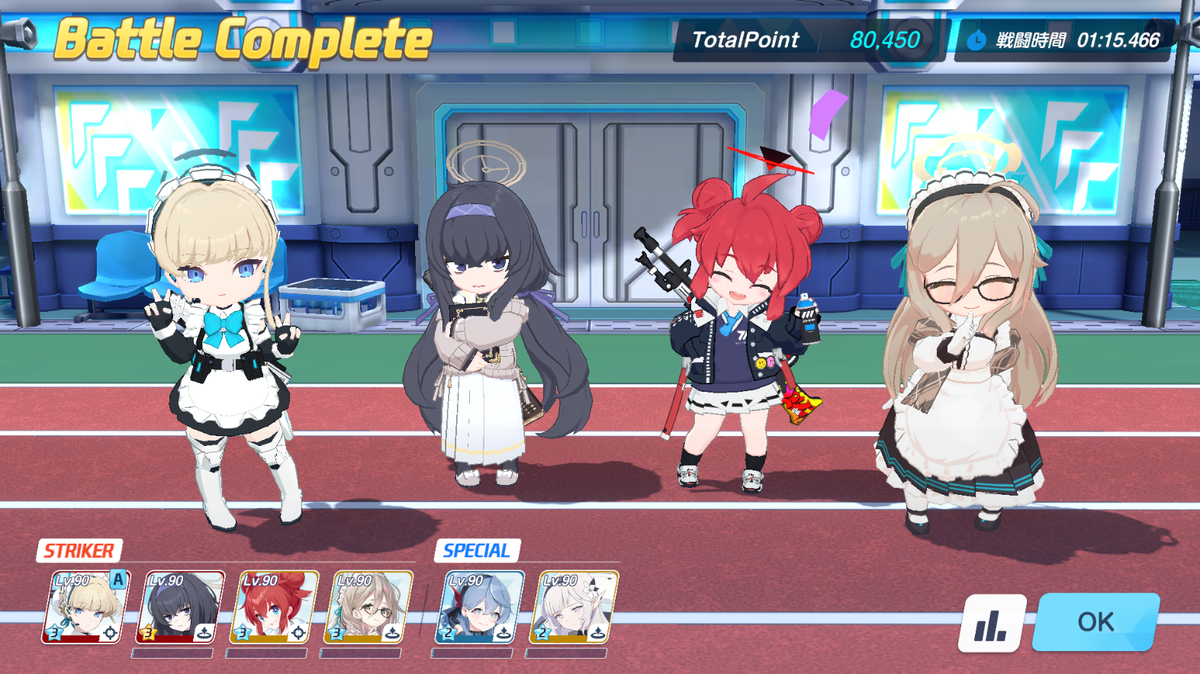Pick the glasses-wearing striker portrait
Screen dimensions: 1200x674
pyautogui.click(x=369, y=607)
